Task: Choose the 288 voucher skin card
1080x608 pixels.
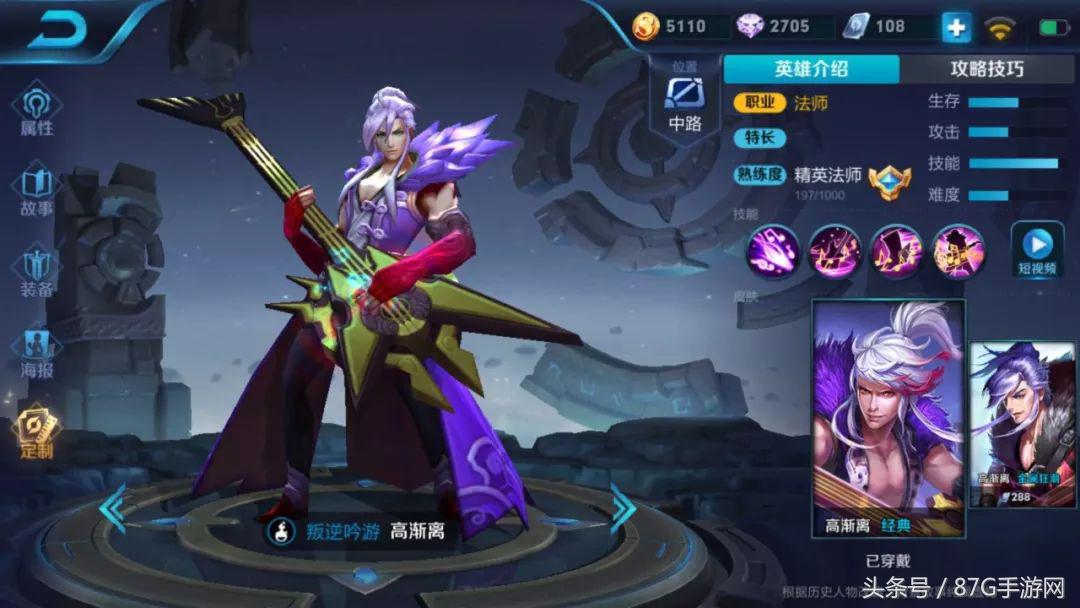Action: point(1022,424)
